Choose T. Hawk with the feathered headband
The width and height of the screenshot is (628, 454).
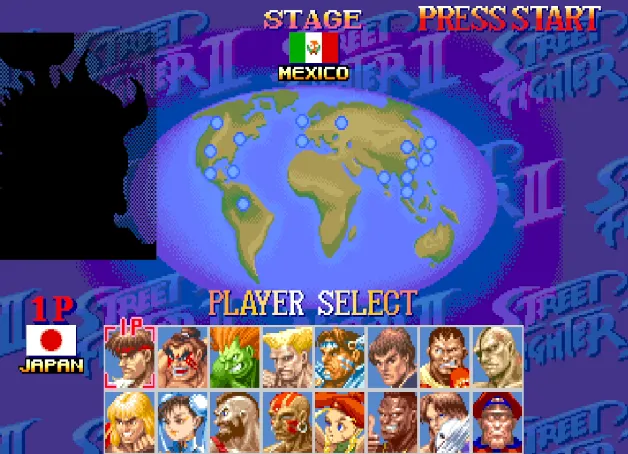point(339,357)
